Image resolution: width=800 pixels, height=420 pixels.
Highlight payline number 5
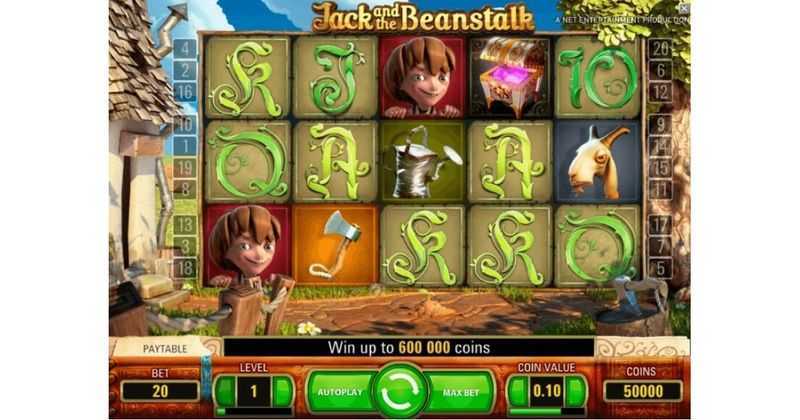click(659, 267)
